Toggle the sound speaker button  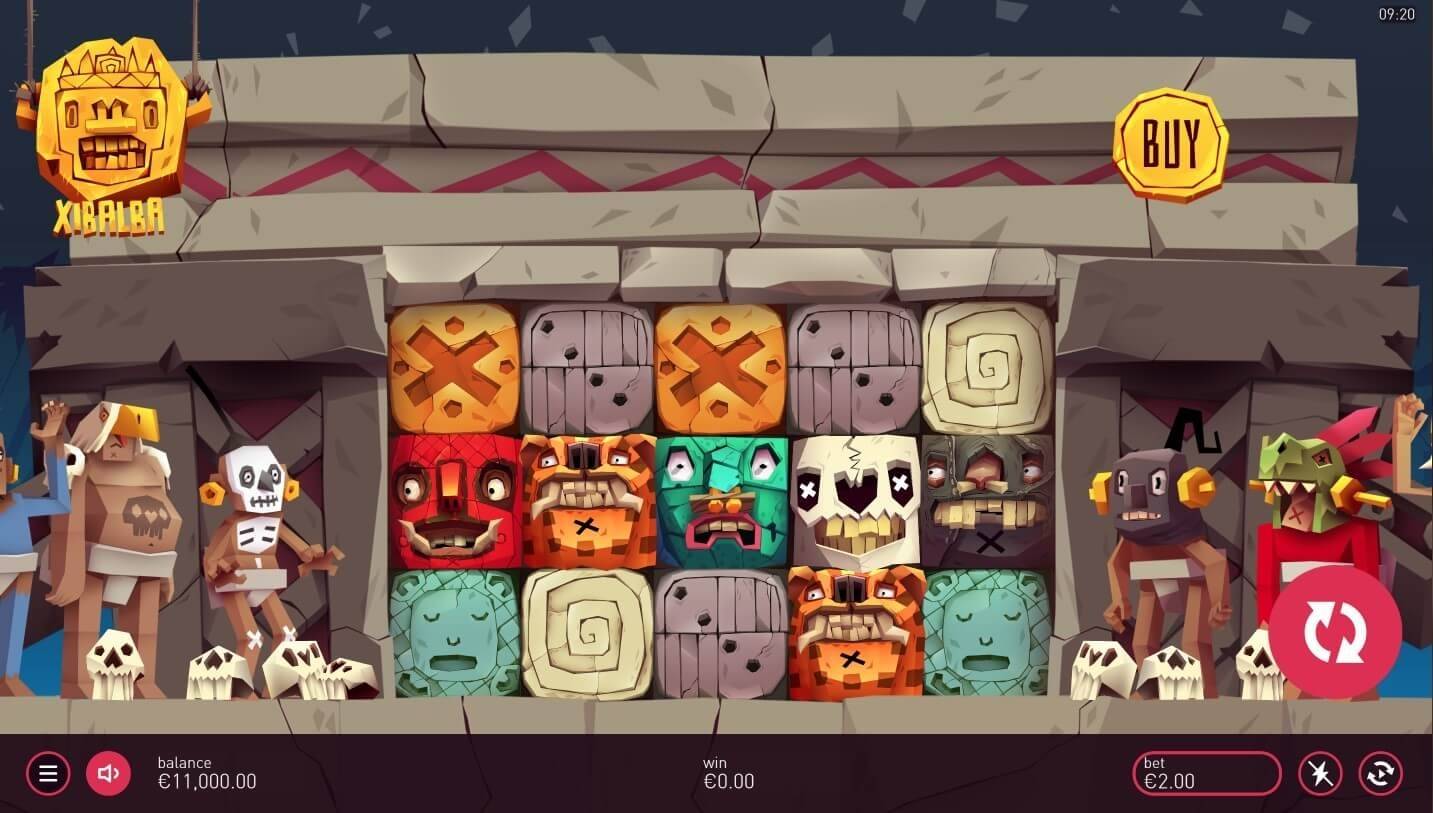click(108, 773)
